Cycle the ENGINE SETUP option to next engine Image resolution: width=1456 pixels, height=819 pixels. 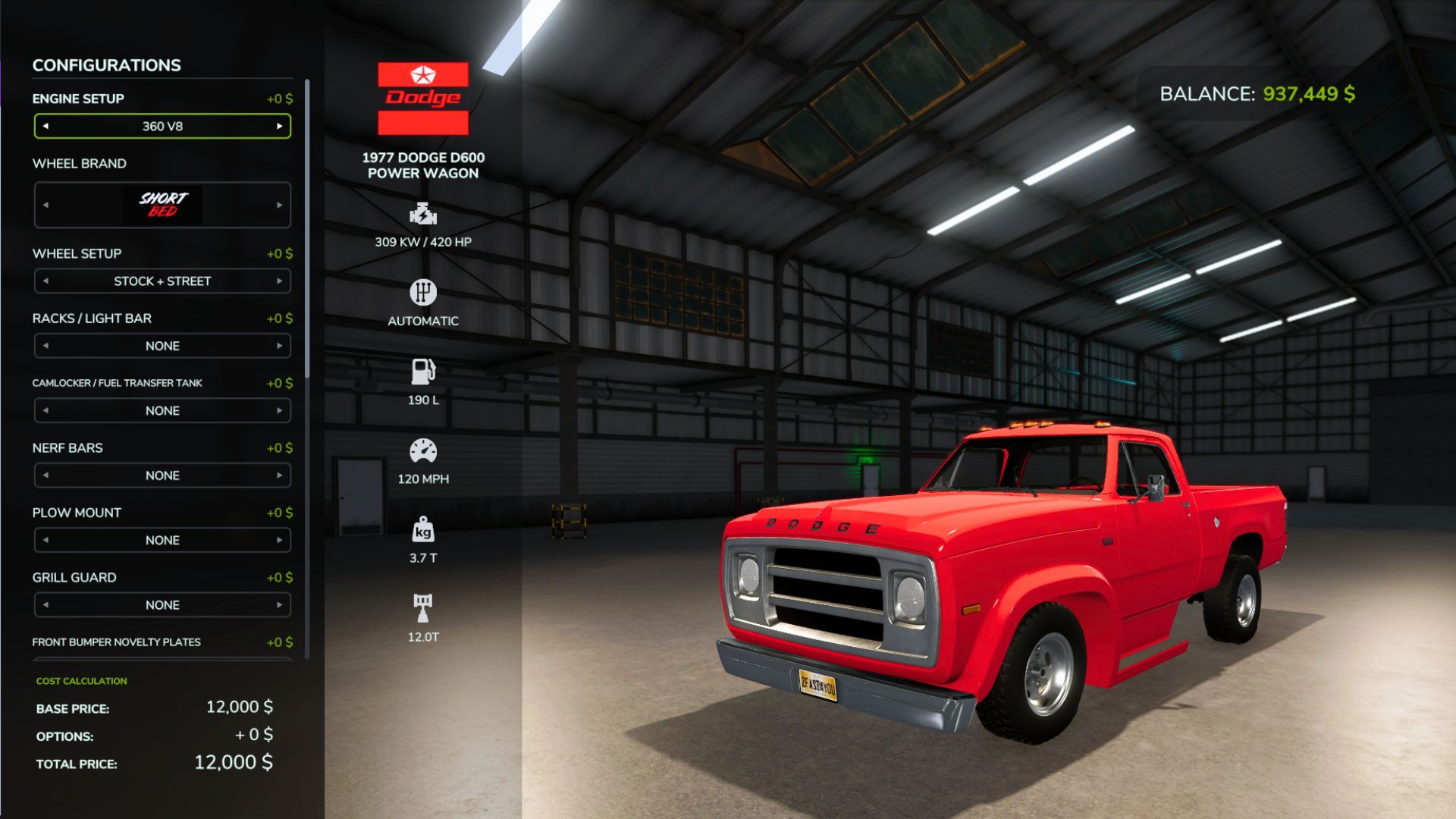pyautogui.click(x=281, y=126)
